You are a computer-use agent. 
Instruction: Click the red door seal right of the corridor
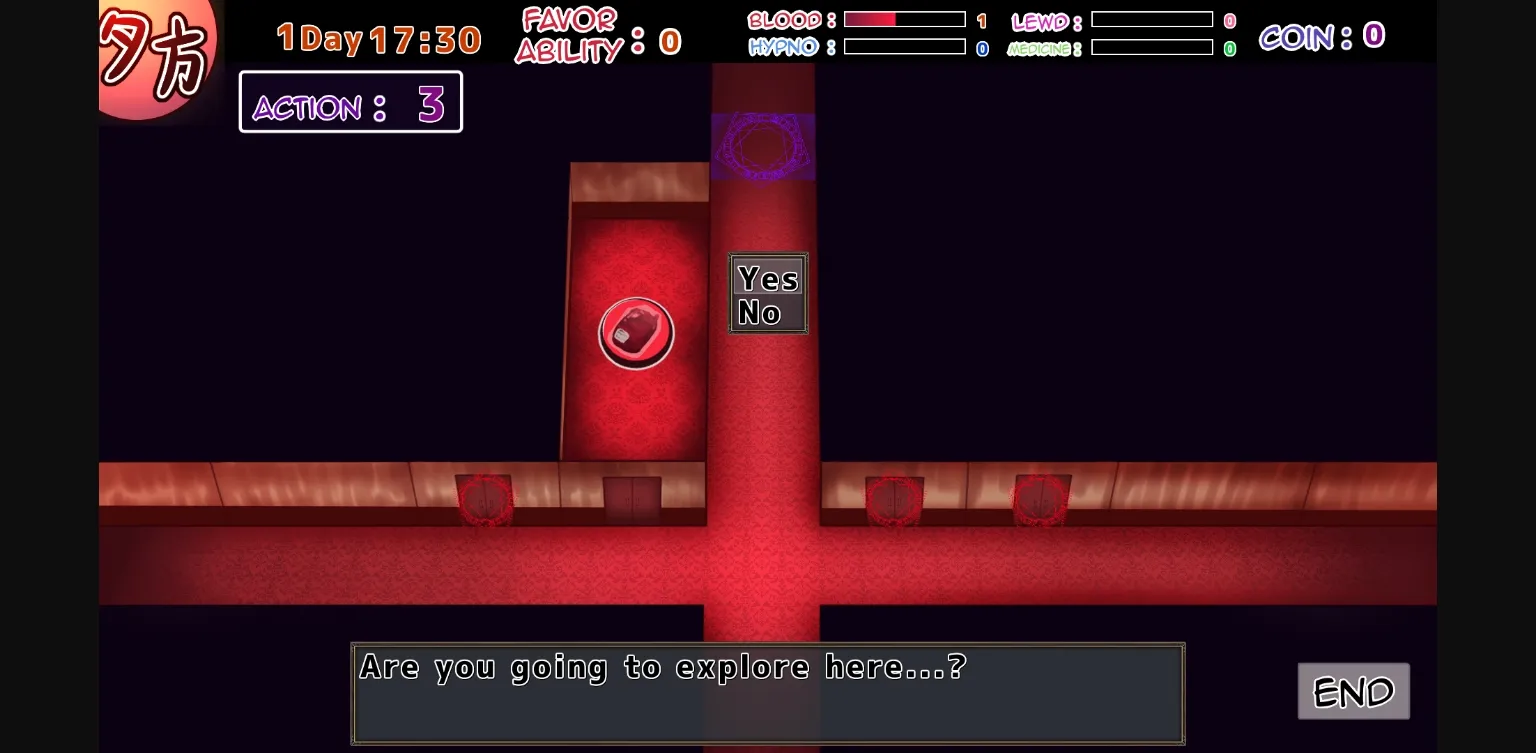point(893,498)
